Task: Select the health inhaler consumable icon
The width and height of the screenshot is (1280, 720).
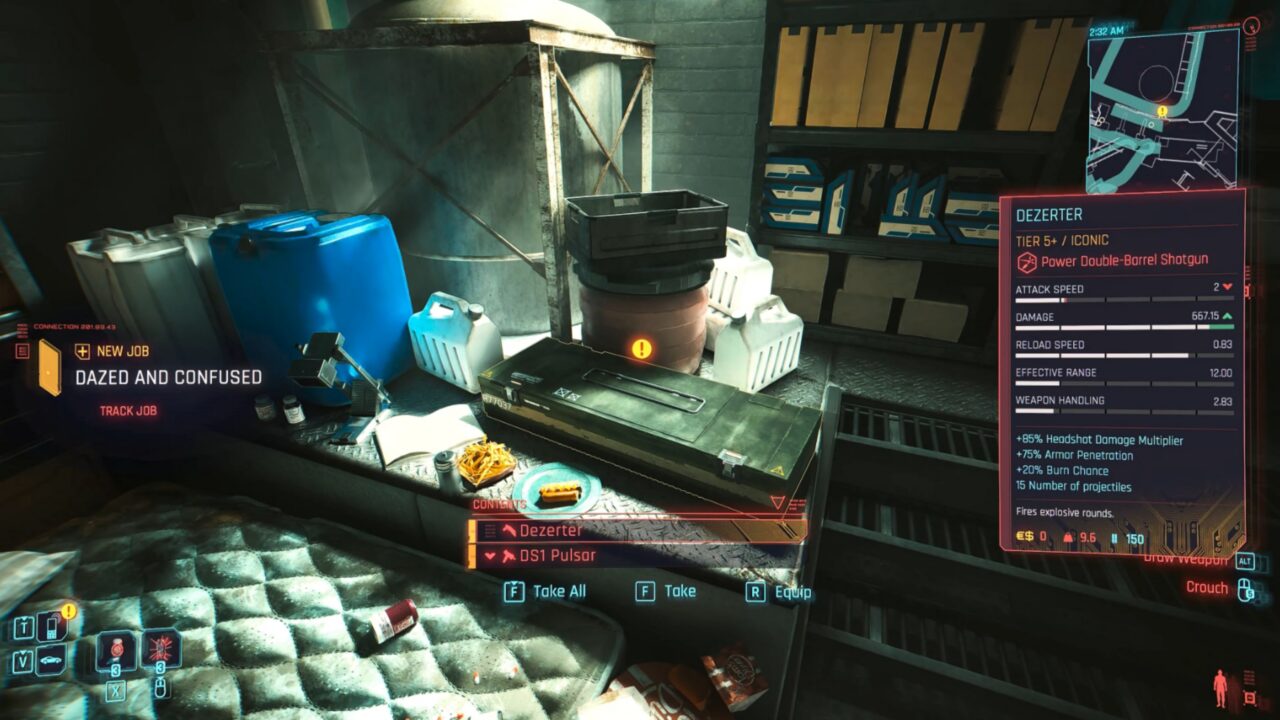Action: pos(116,650)
